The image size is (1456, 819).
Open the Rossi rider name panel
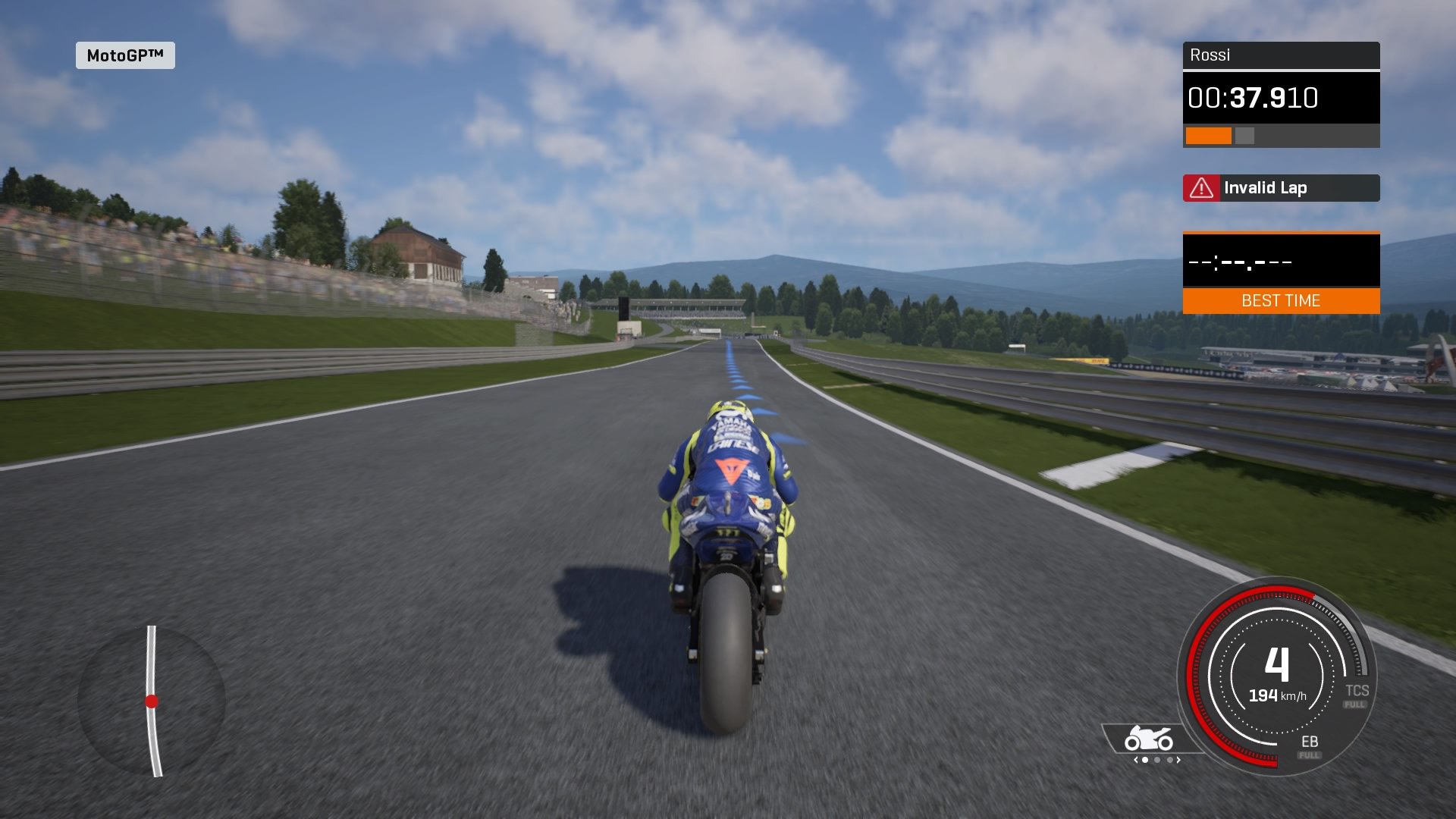pyautogui.click(x=1281, y=55)
